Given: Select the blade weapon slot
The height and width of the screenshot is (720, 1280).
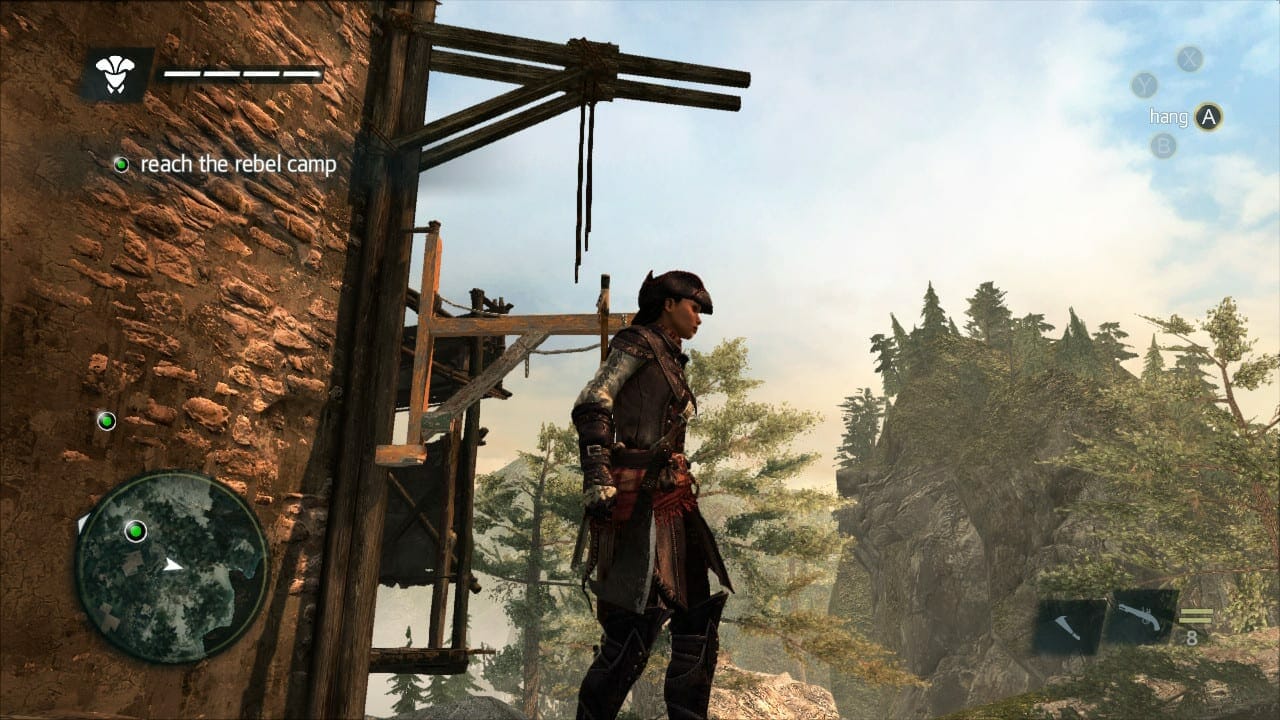Looking at the screenshot, I should (1069, 626).
